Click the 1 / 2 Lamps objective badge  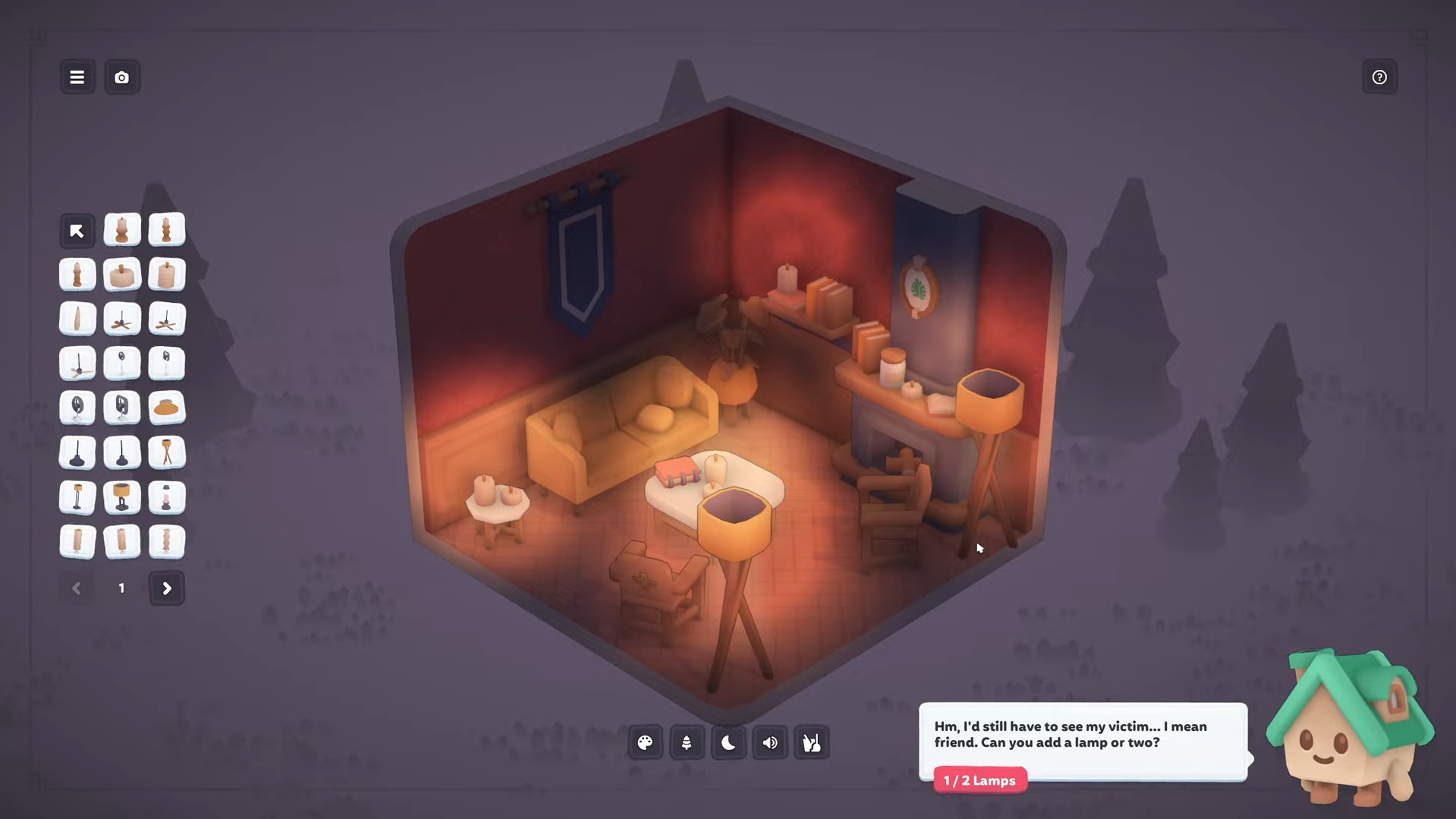[980, 780]
